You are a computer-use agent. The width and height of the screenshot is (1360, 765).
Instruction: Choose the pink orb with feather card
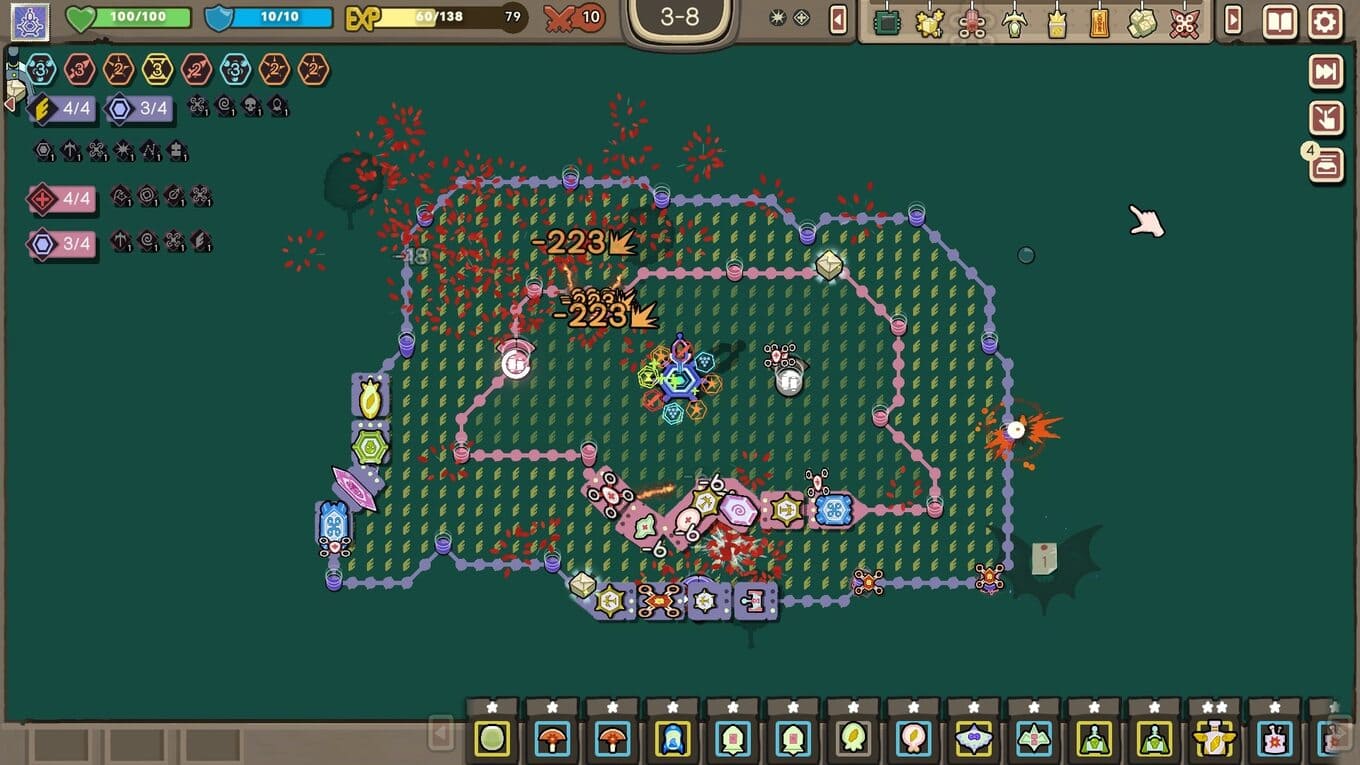pos(913,739)
